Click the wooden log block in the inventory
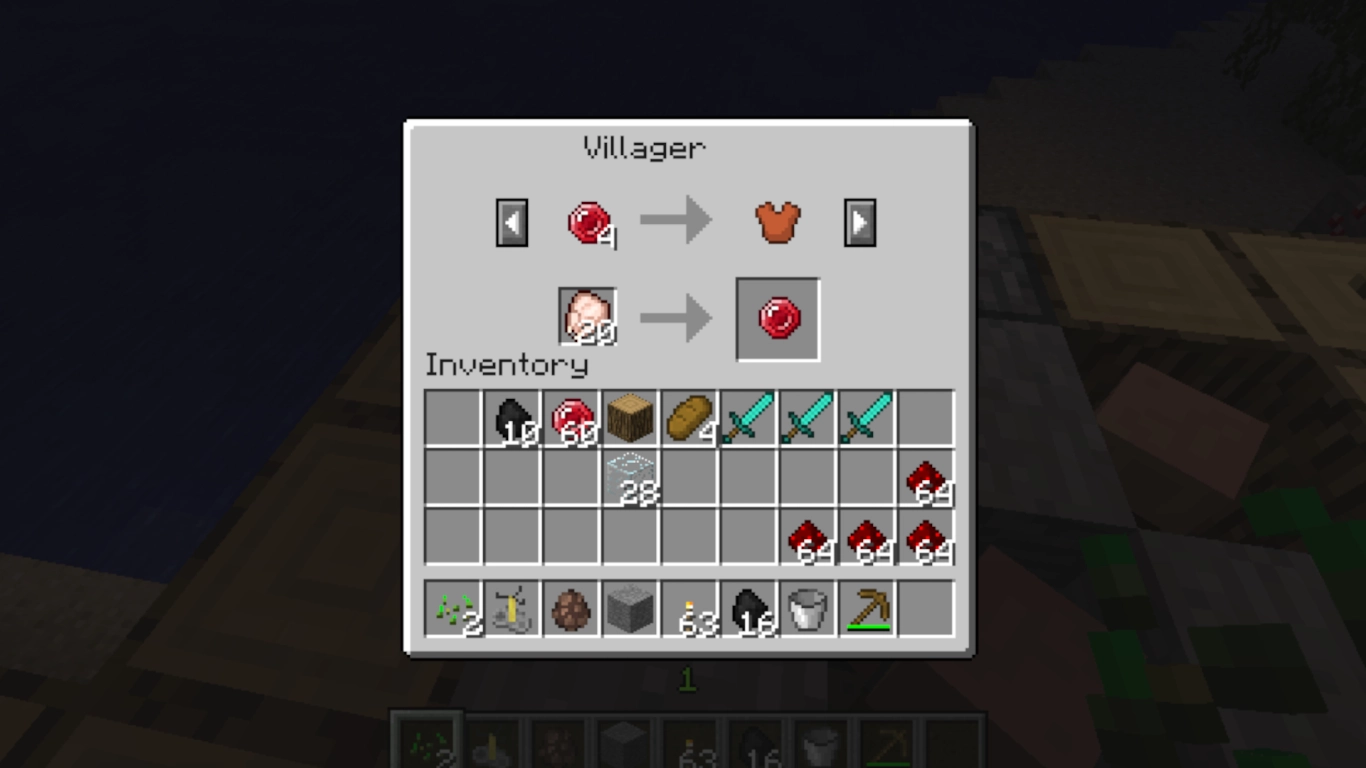 [630, 418]
